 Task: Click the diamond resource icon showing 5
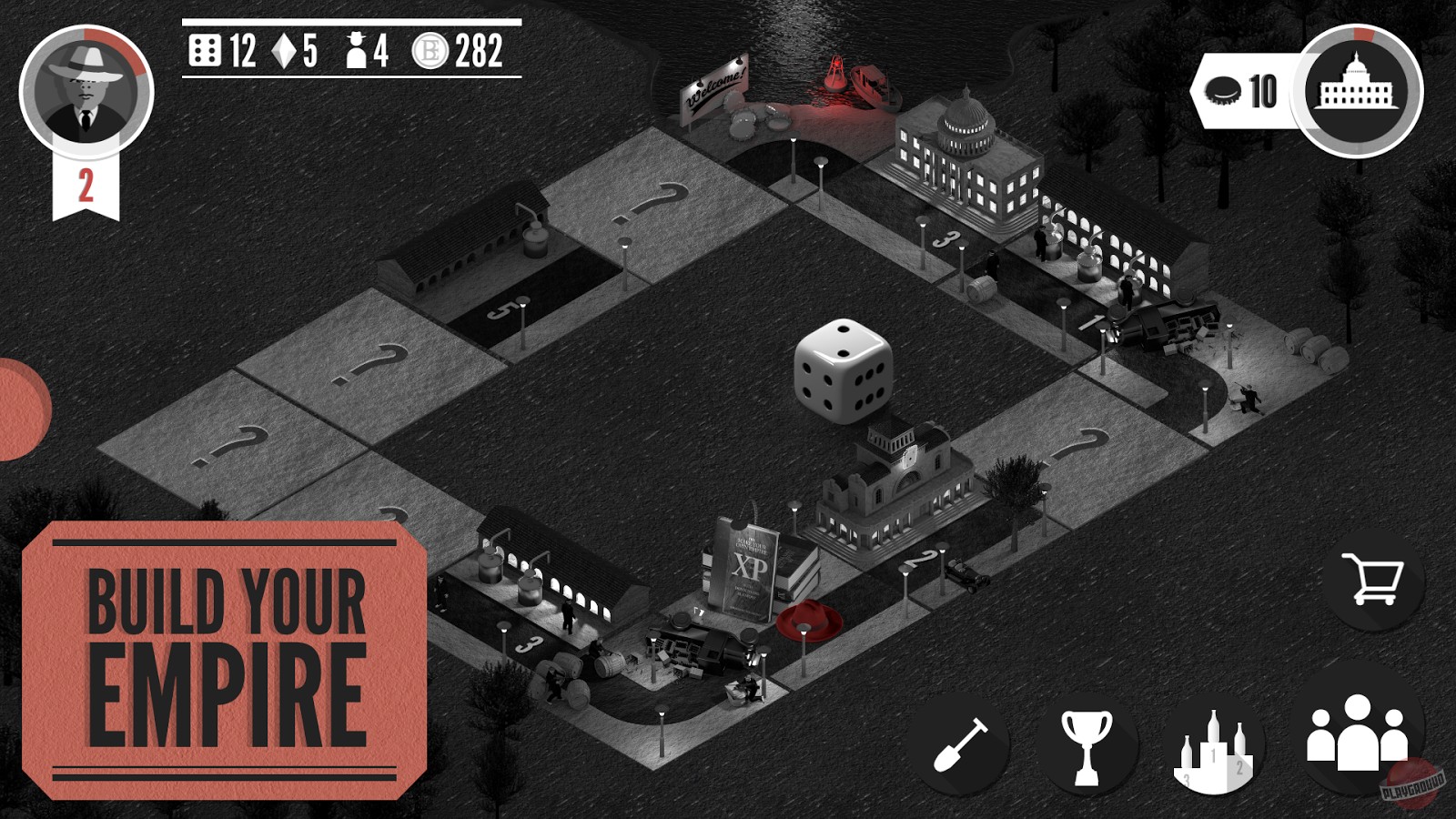click(x=281, y=52)
